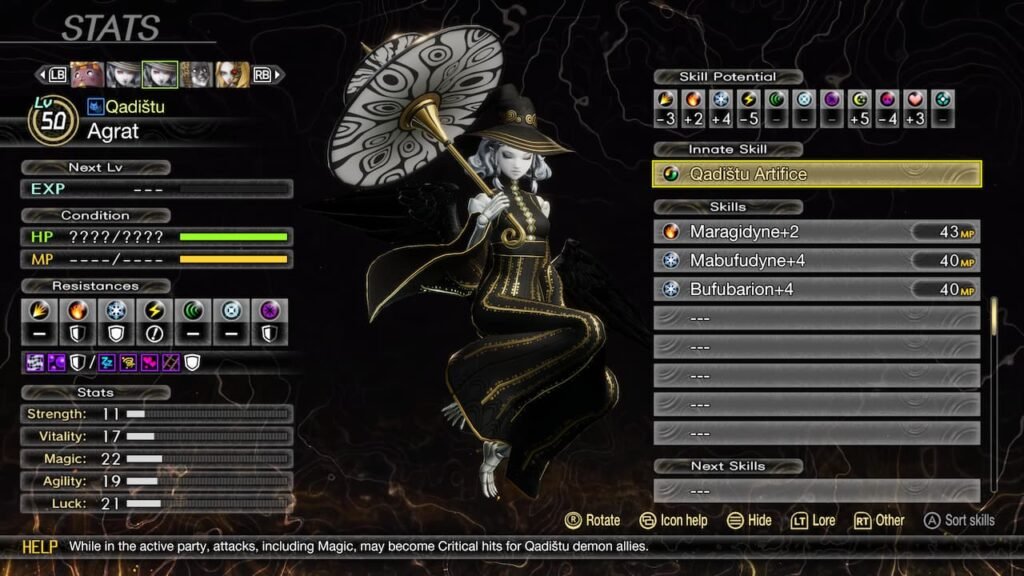Screen dimensions: 1024x576
Task: Select the electric icon under Resistances
Action: [155, 312]
